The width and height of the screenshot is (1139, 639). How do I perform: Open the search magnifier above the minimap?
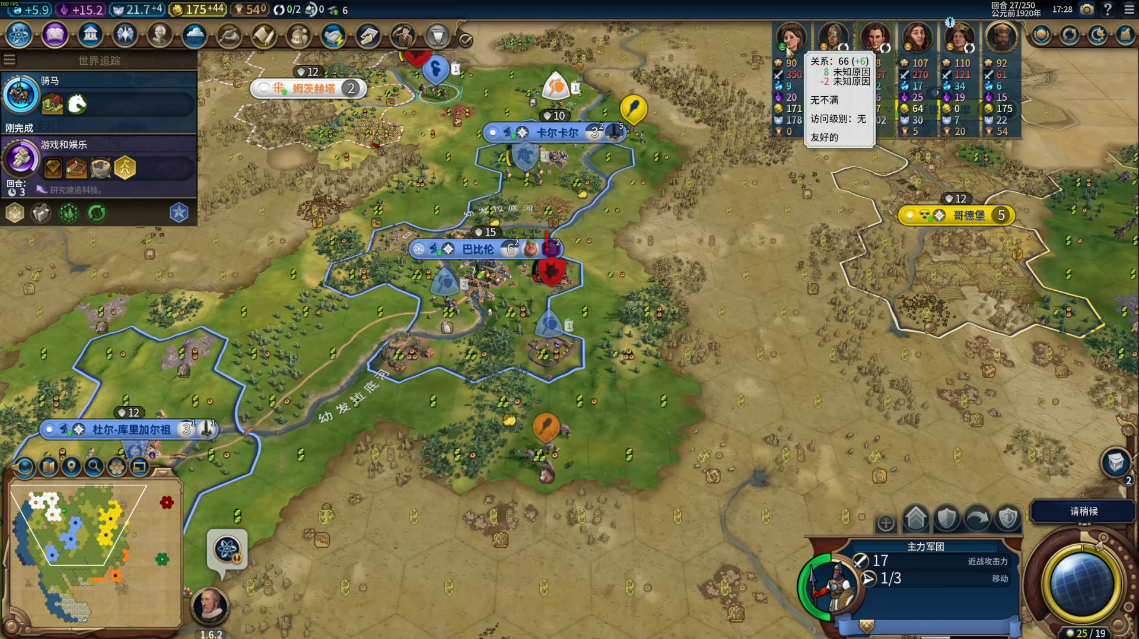(x=94, y=466)
